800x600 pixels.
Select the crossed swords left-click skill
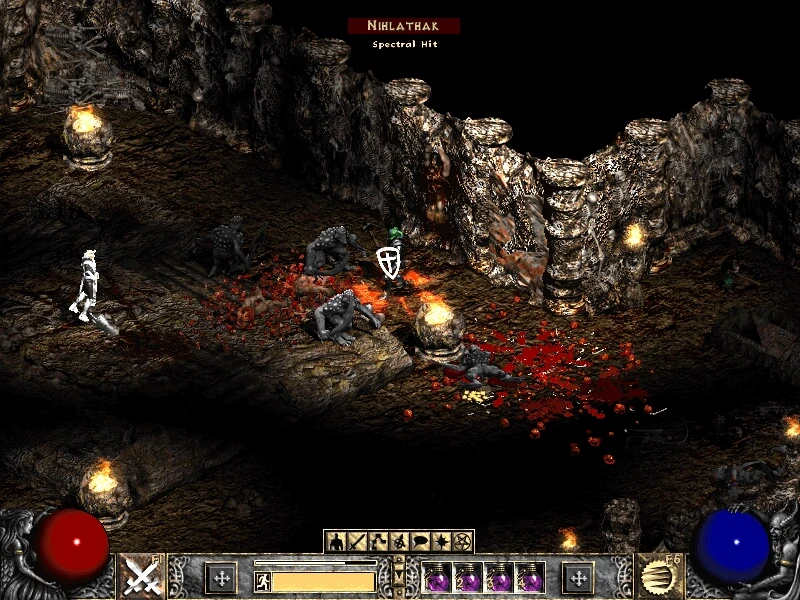coord(142,577)
